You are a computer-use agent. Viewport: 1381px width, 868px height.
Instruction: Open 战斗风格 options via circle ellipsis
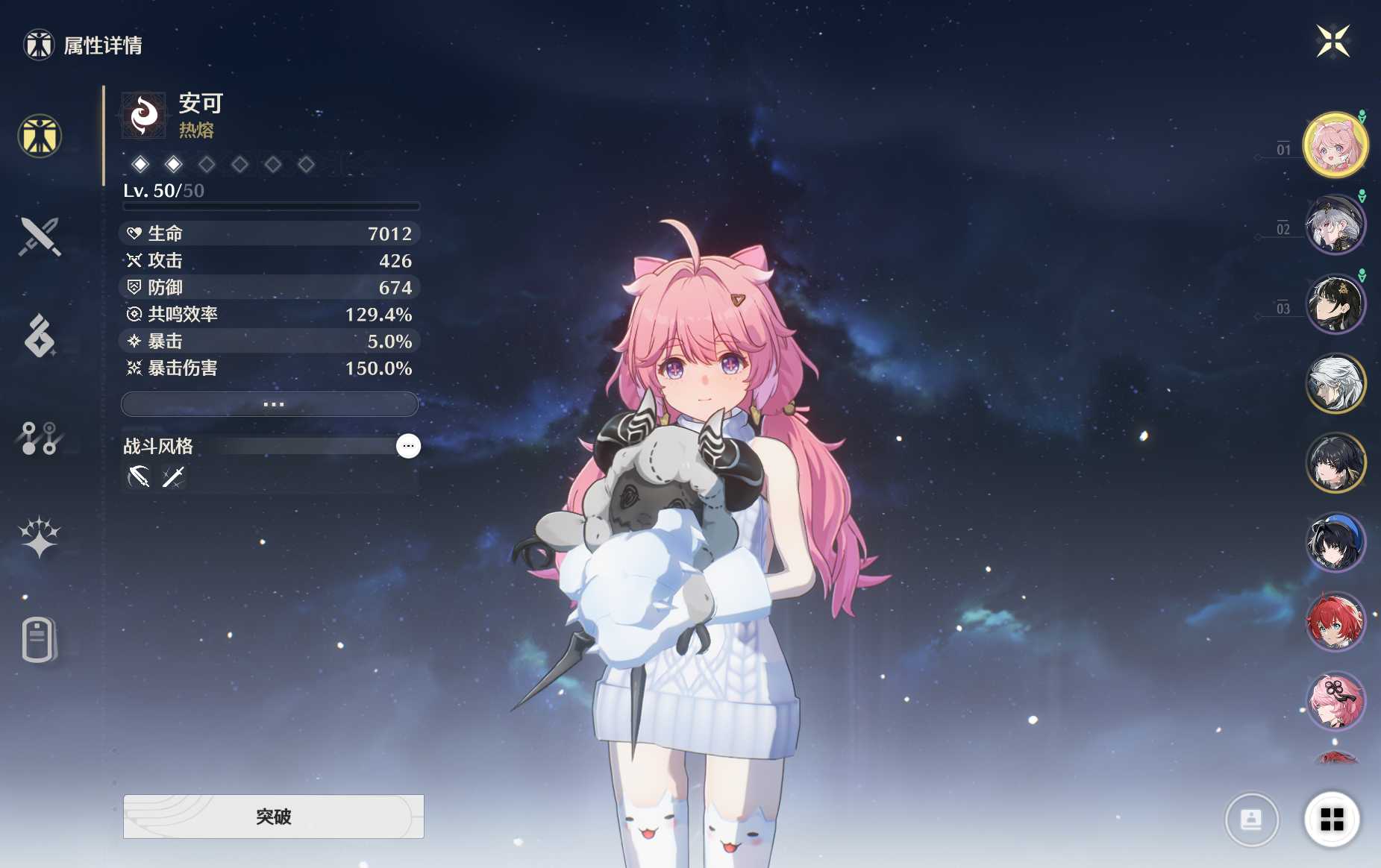(408, 445)
